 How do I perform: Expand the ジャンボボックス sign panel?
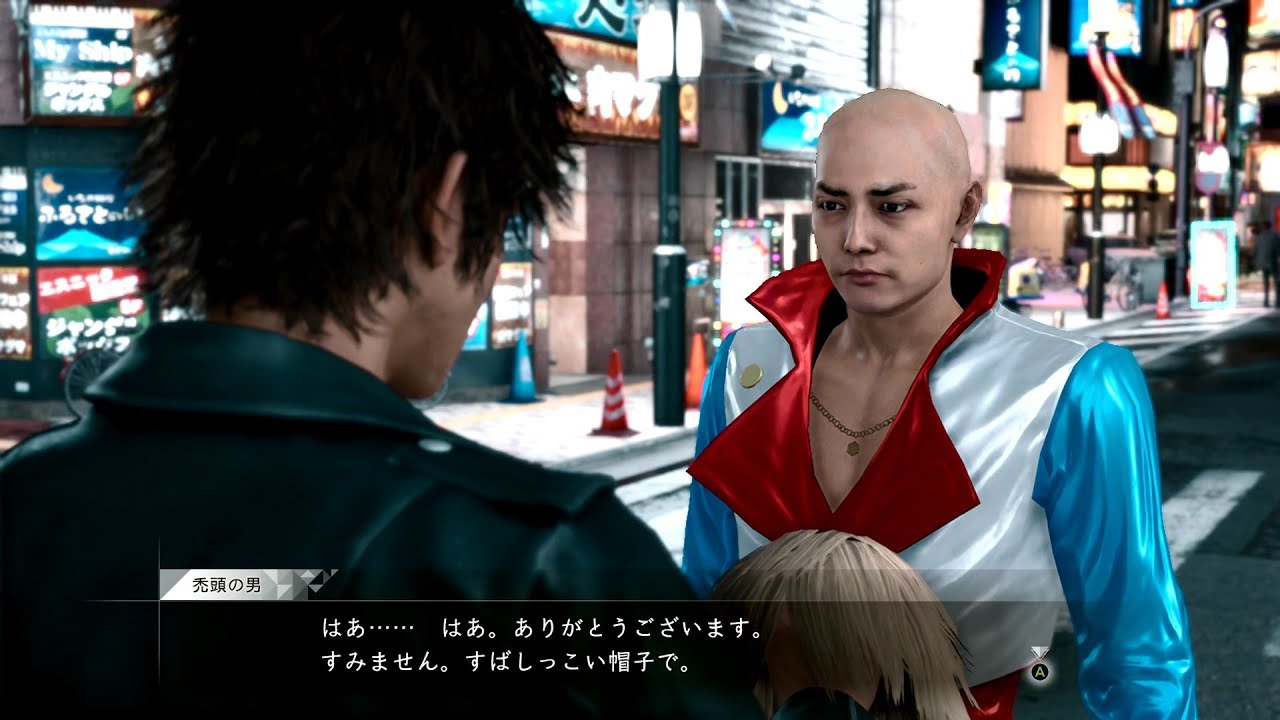(78, 338)
